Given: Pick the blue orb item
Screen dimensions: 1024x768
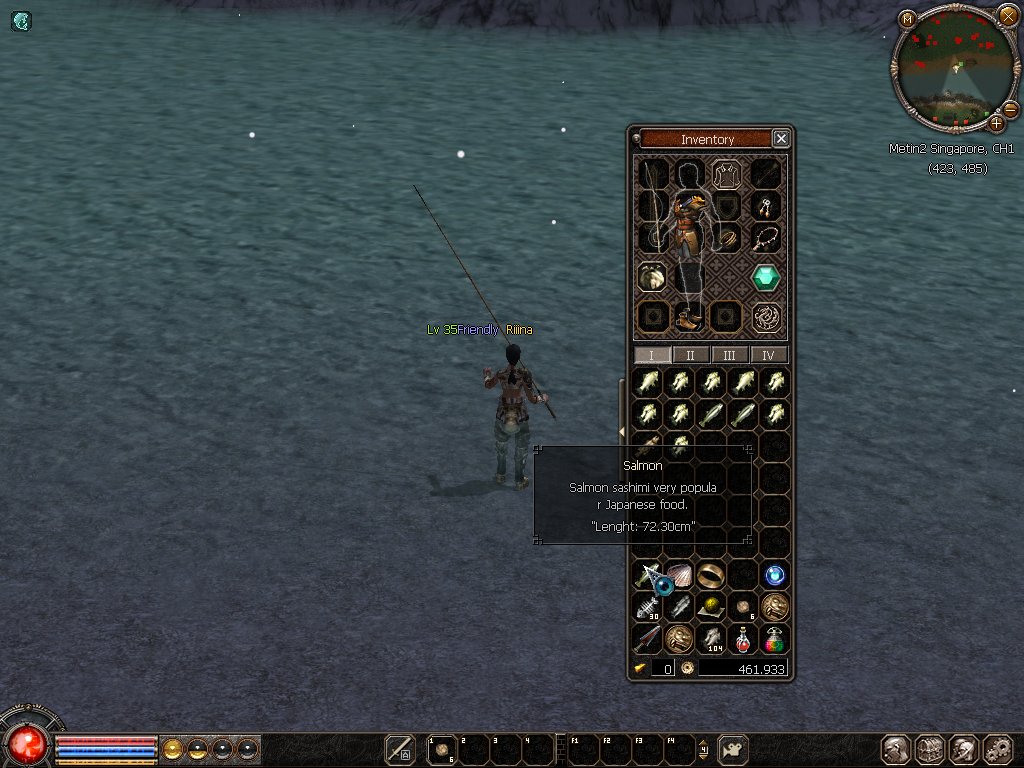Looking at the screenshot, I should coord(775,575).
